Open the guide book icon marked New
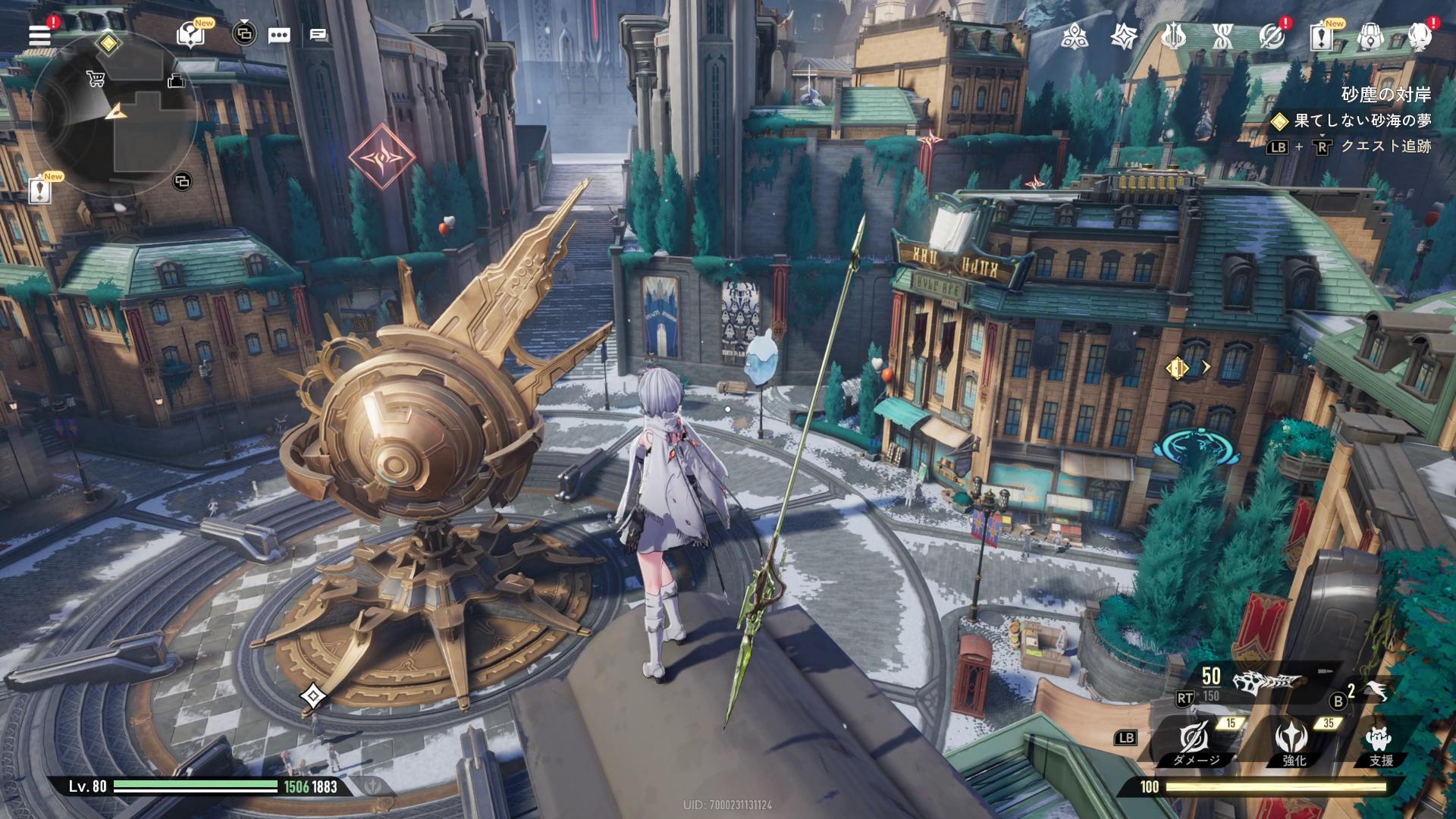The width and height of the screenshot is (1456, 819). click(190, 35)
